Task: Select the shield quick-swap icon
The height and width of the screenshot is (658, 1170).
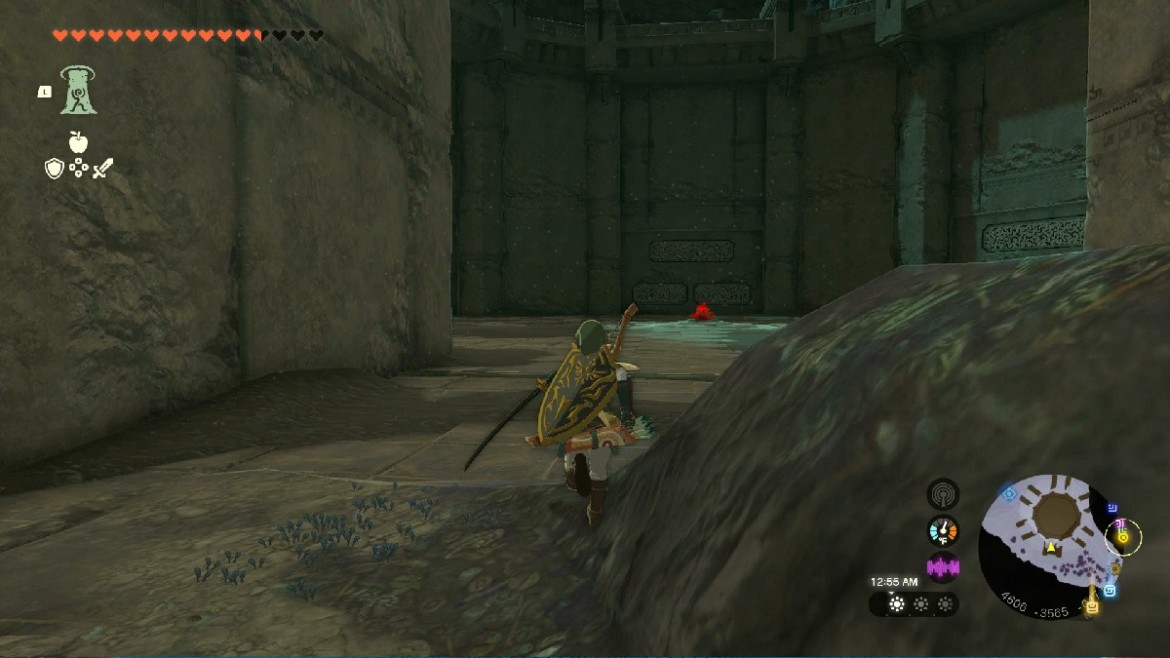Action: pyautogui.click(x=54, y=168)
